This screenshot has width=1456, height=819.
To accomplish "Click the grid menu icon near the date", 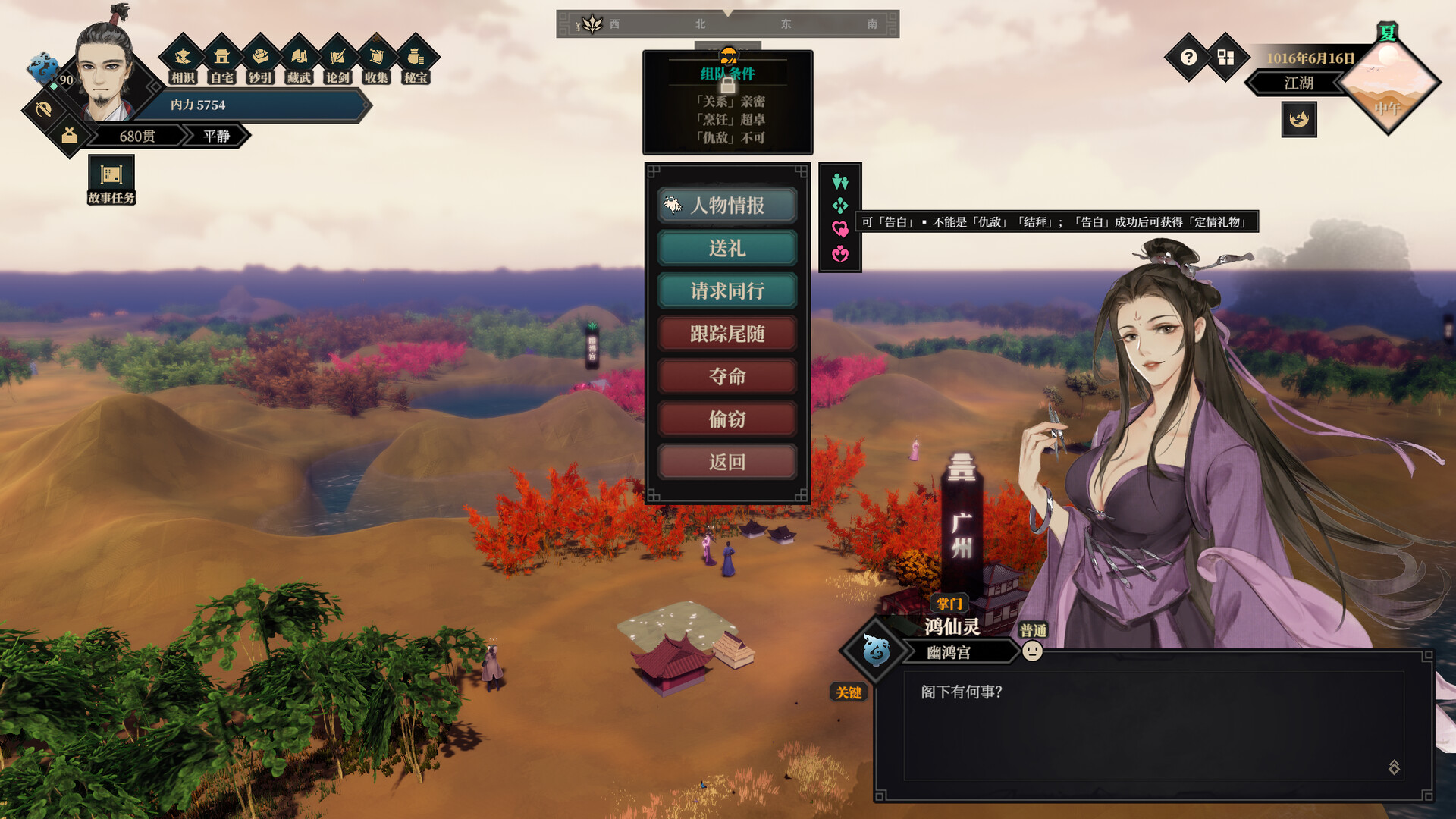I will tap(1225, 57).
